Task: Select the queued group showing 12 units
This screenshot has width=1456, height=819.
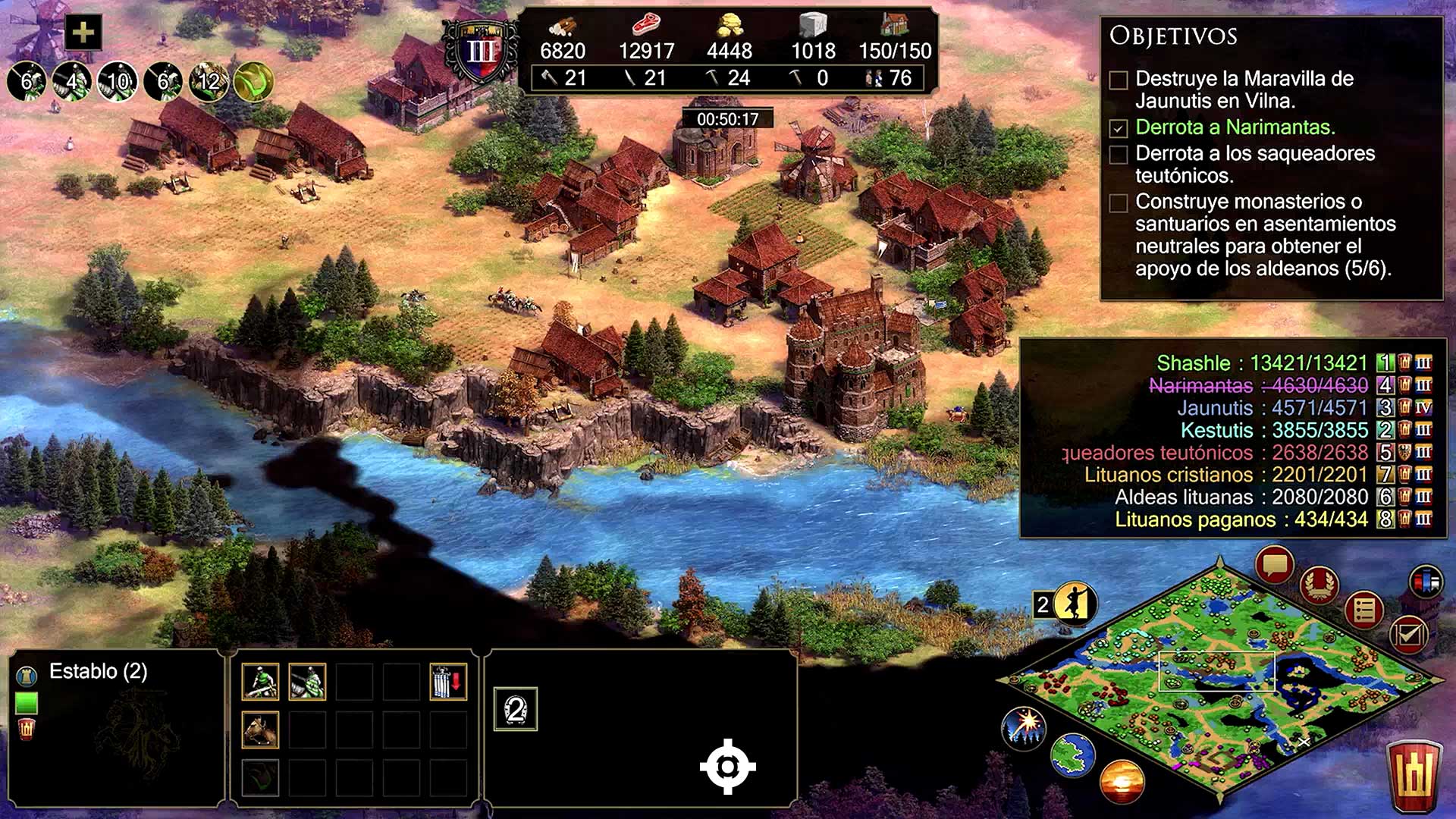Action: 209,81
